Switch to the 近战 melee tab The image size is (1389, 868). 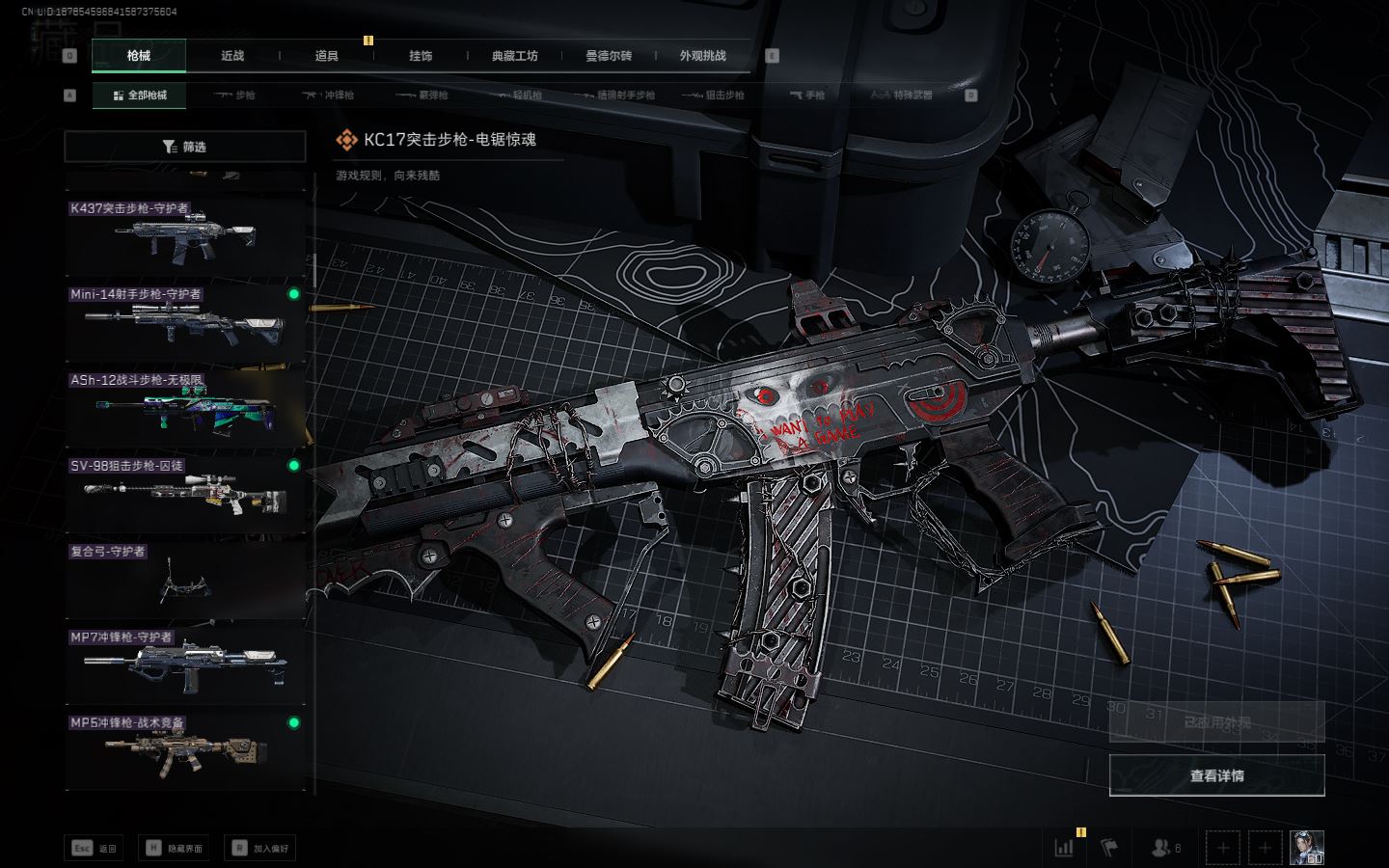pyautogui.click(x=232, y=56)
